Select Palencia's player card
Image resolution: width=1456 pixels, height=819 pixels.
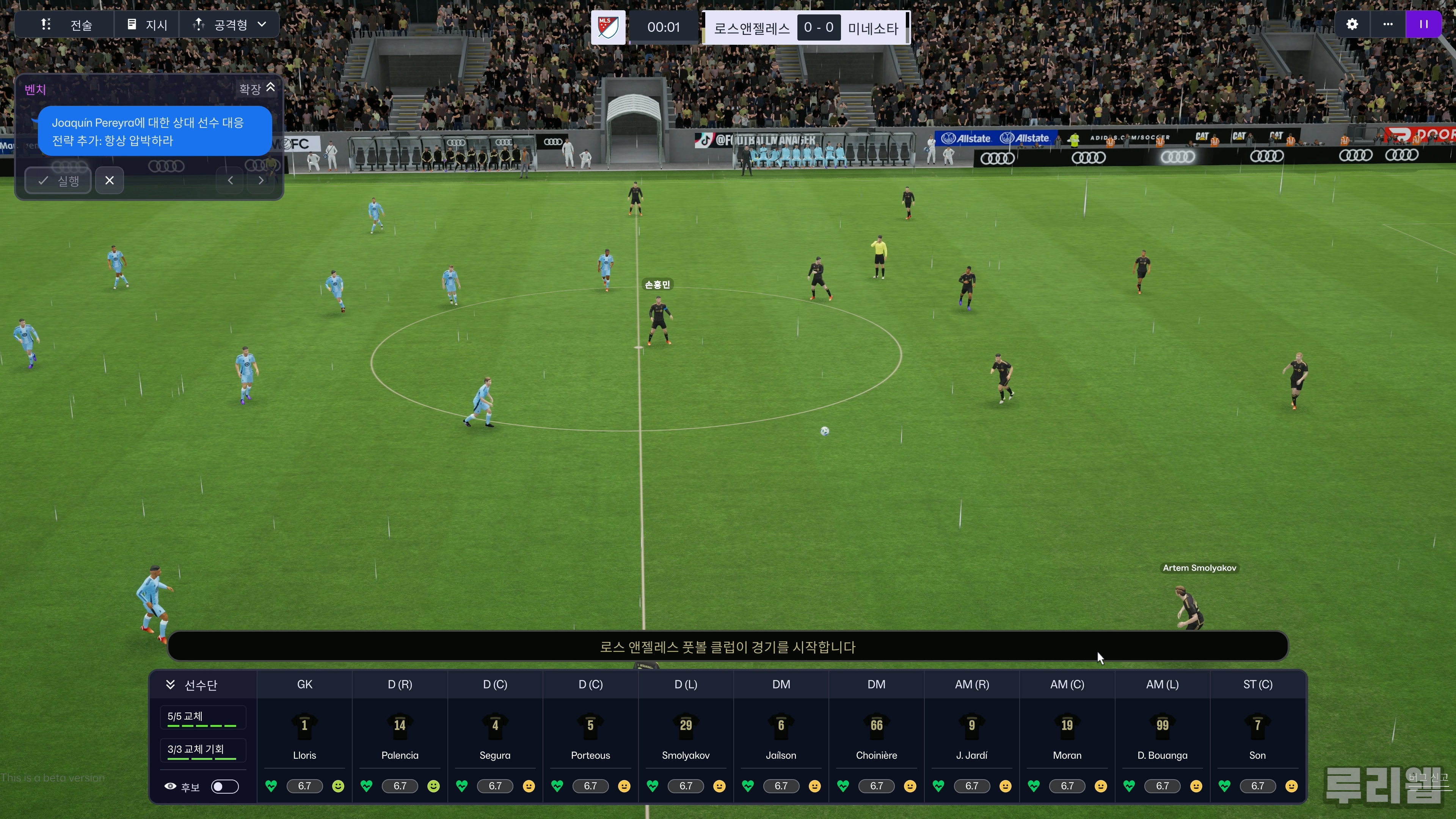400,735
